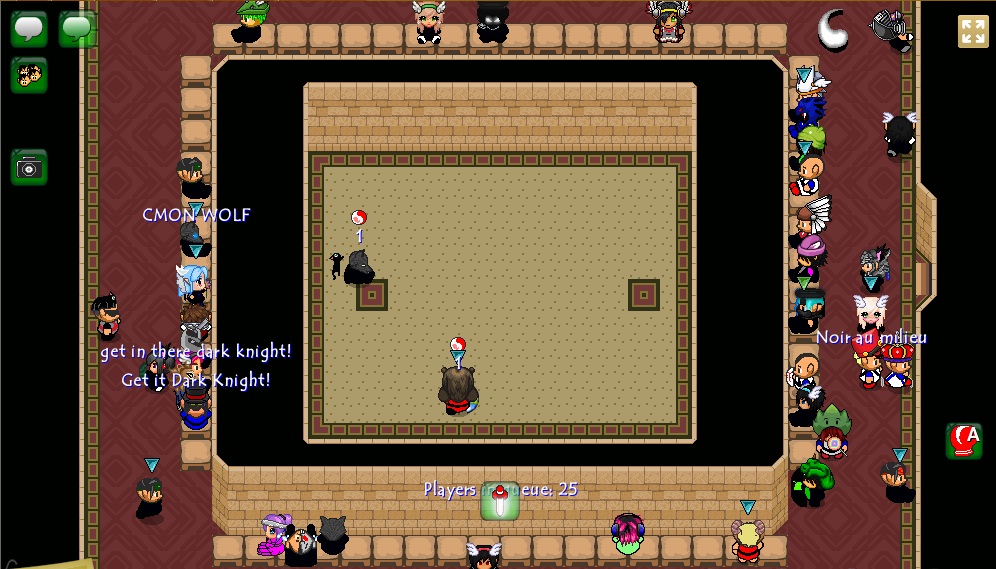Open the white speech bubble chat button
996x569 pixels.
pos(29,28)
